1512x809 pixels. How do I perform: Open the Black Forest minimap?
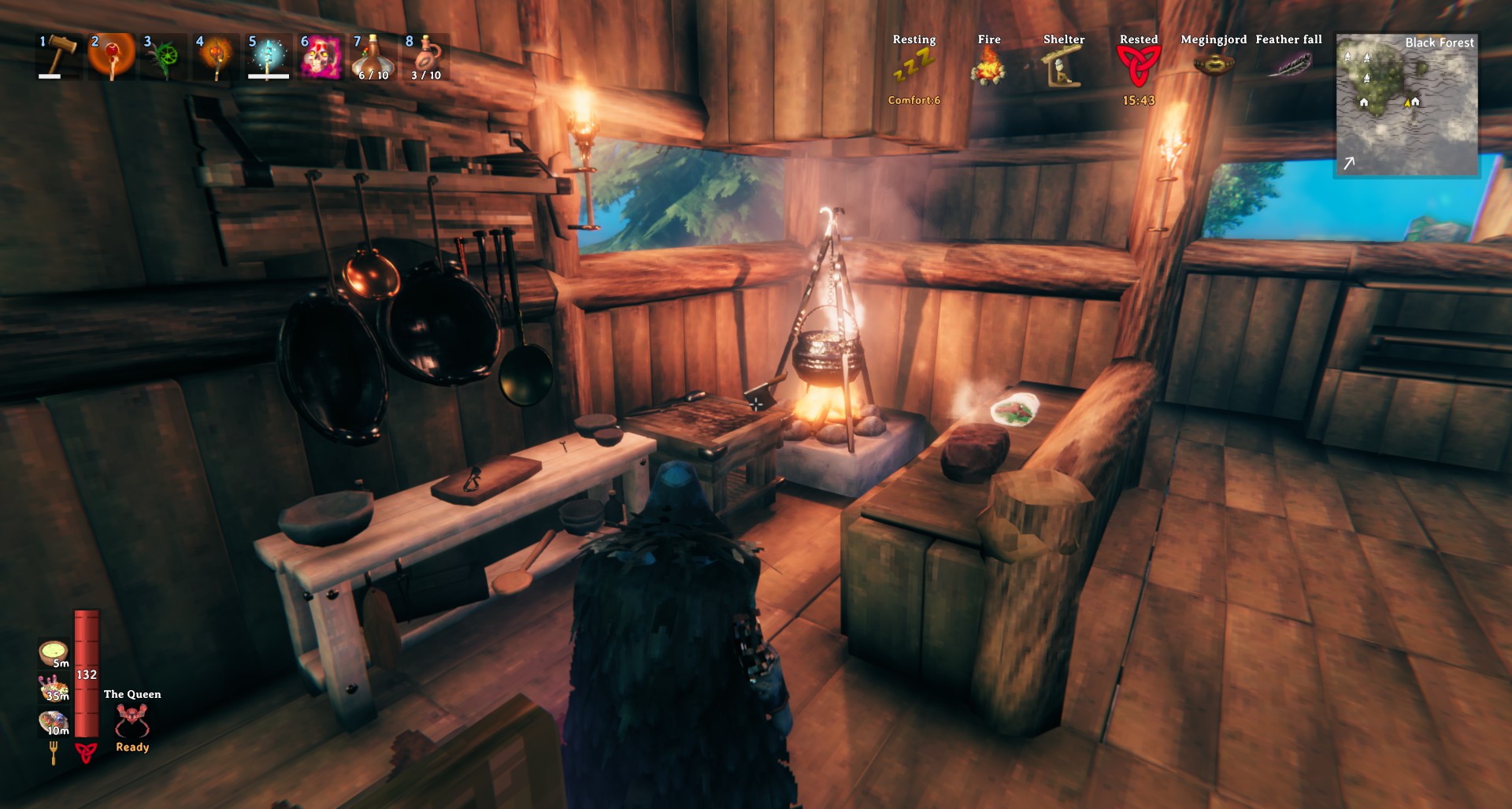[x=1406, y=105]
